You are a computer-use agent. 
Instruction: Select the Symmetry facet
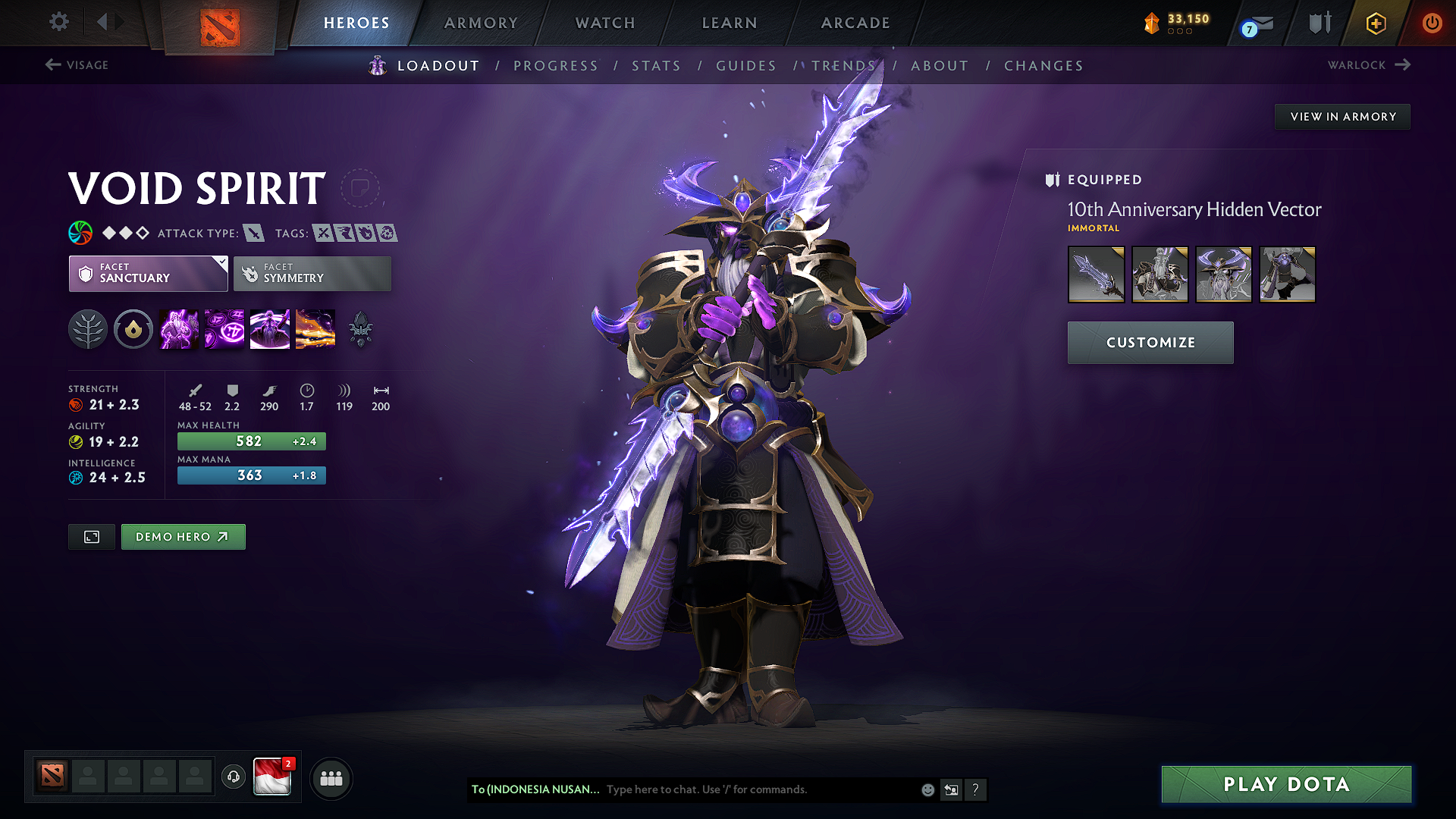pos(311,273)
